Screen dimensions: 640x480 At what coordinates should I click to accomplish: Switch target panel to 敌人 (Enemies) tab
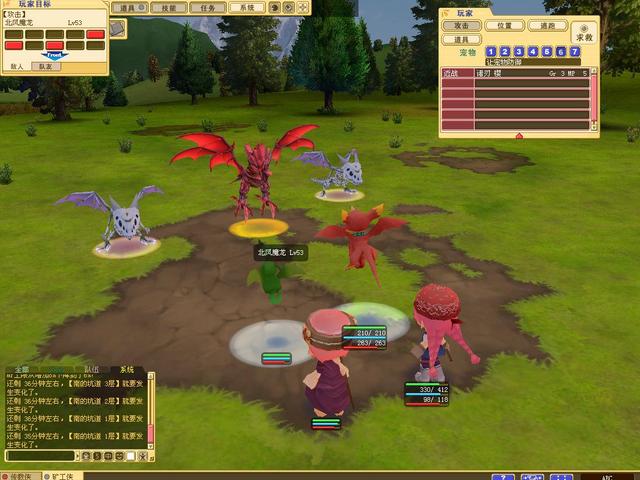point(17,65)
